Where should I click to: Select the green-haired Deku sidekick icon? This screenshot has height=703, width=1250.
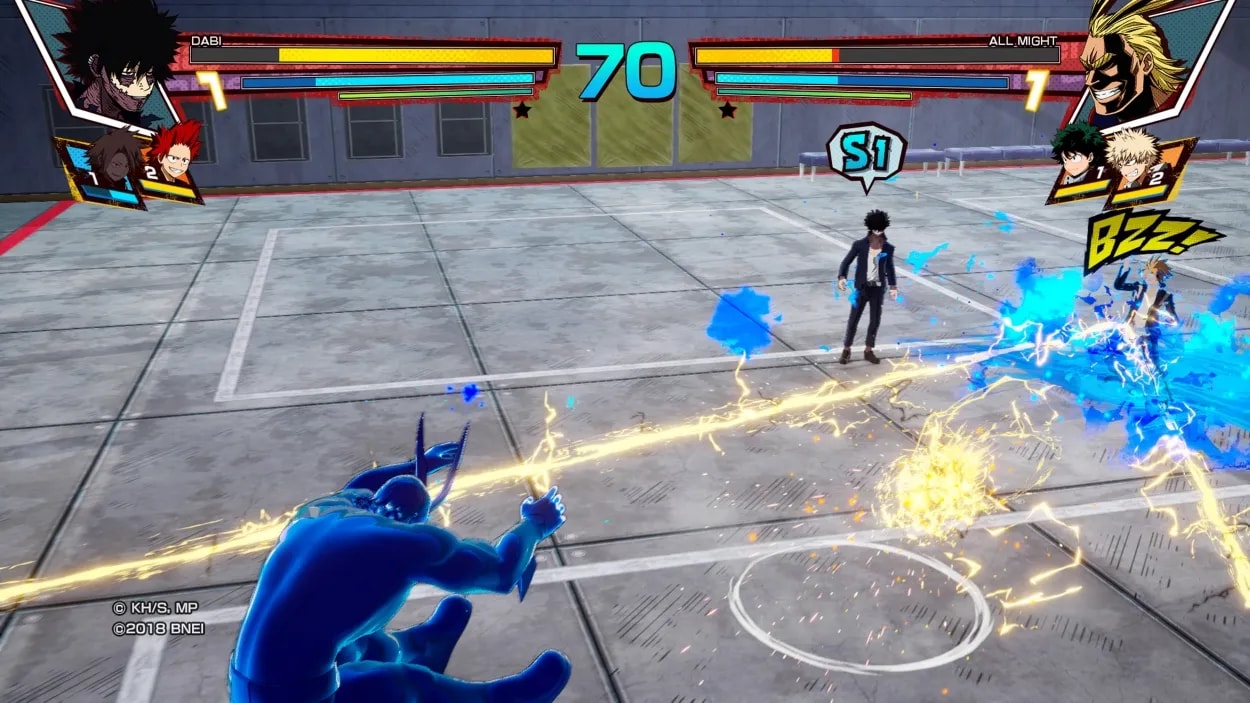tap(1078, 163)
